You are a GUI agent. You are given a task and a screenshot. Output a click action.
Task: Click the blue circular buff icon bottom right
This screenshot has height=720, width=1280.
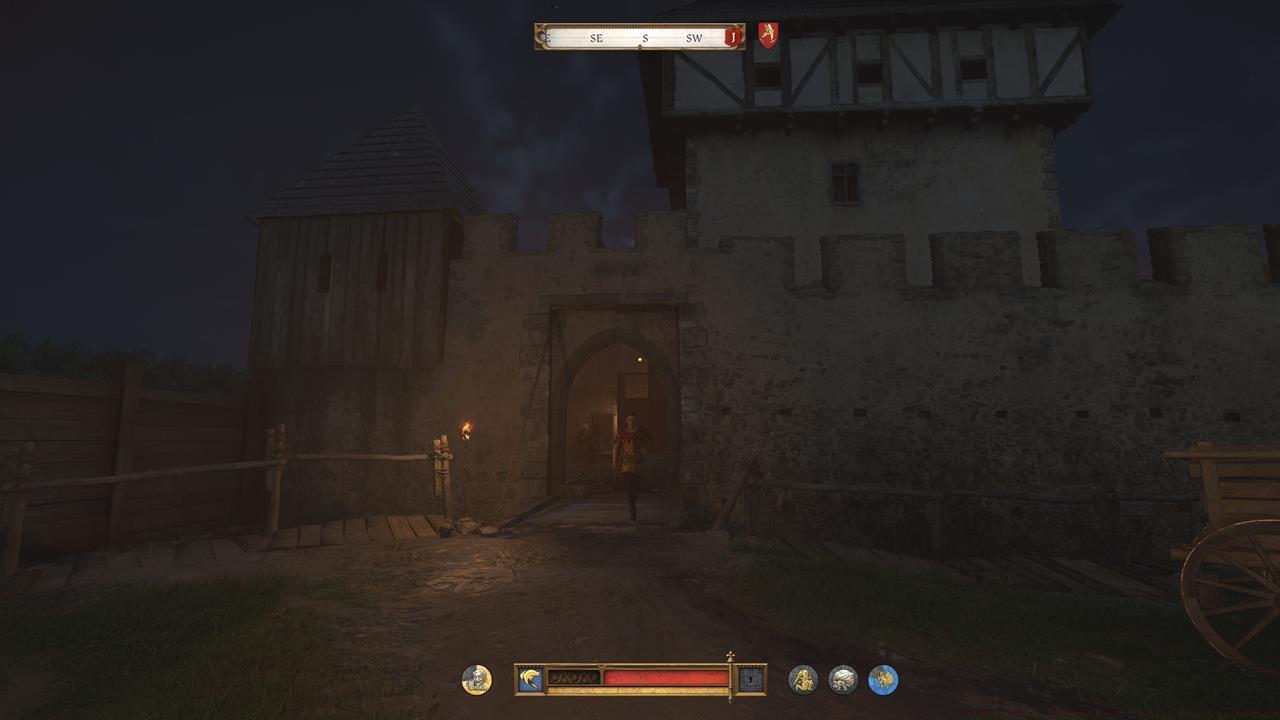coord(883,678)
